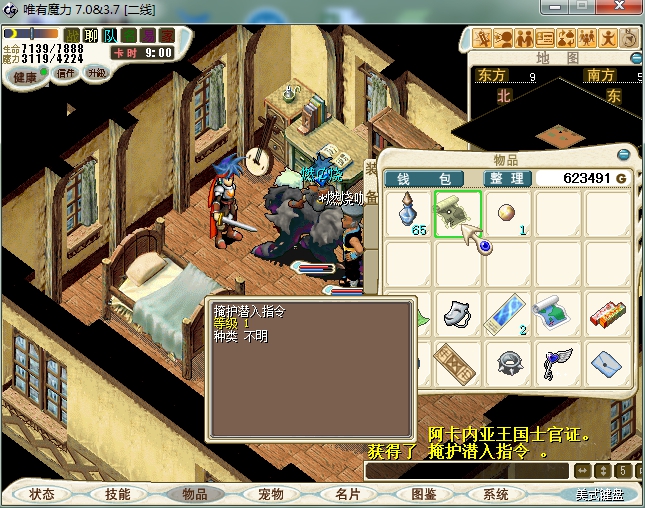The width and height of the screenshot is (645, 508).
Task: Toggle the 物品 items menu button
Action: coord(193,494)
